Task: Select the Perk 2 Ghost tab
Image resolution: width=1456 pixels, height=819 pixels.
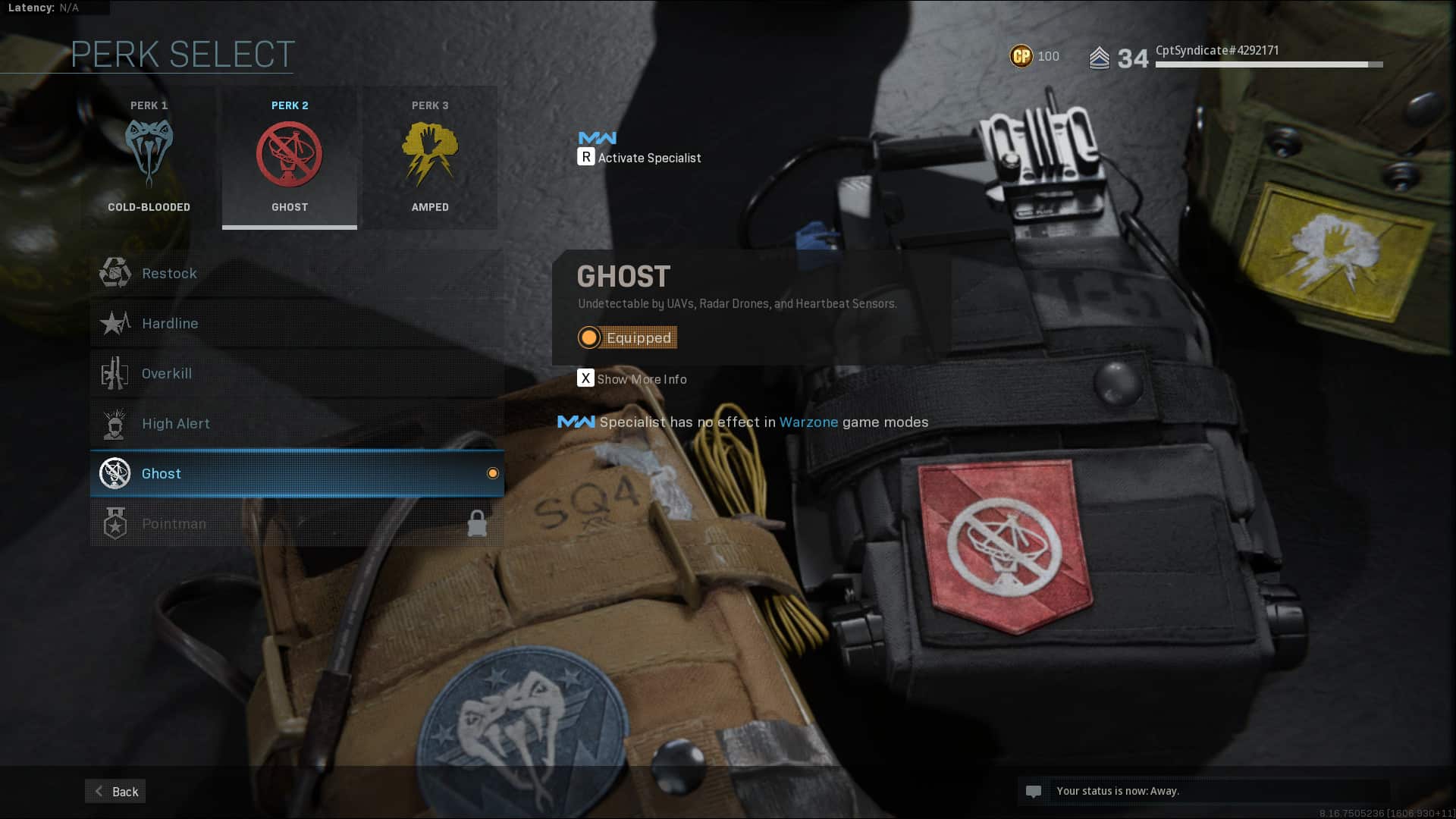Action: coord(289,158)
